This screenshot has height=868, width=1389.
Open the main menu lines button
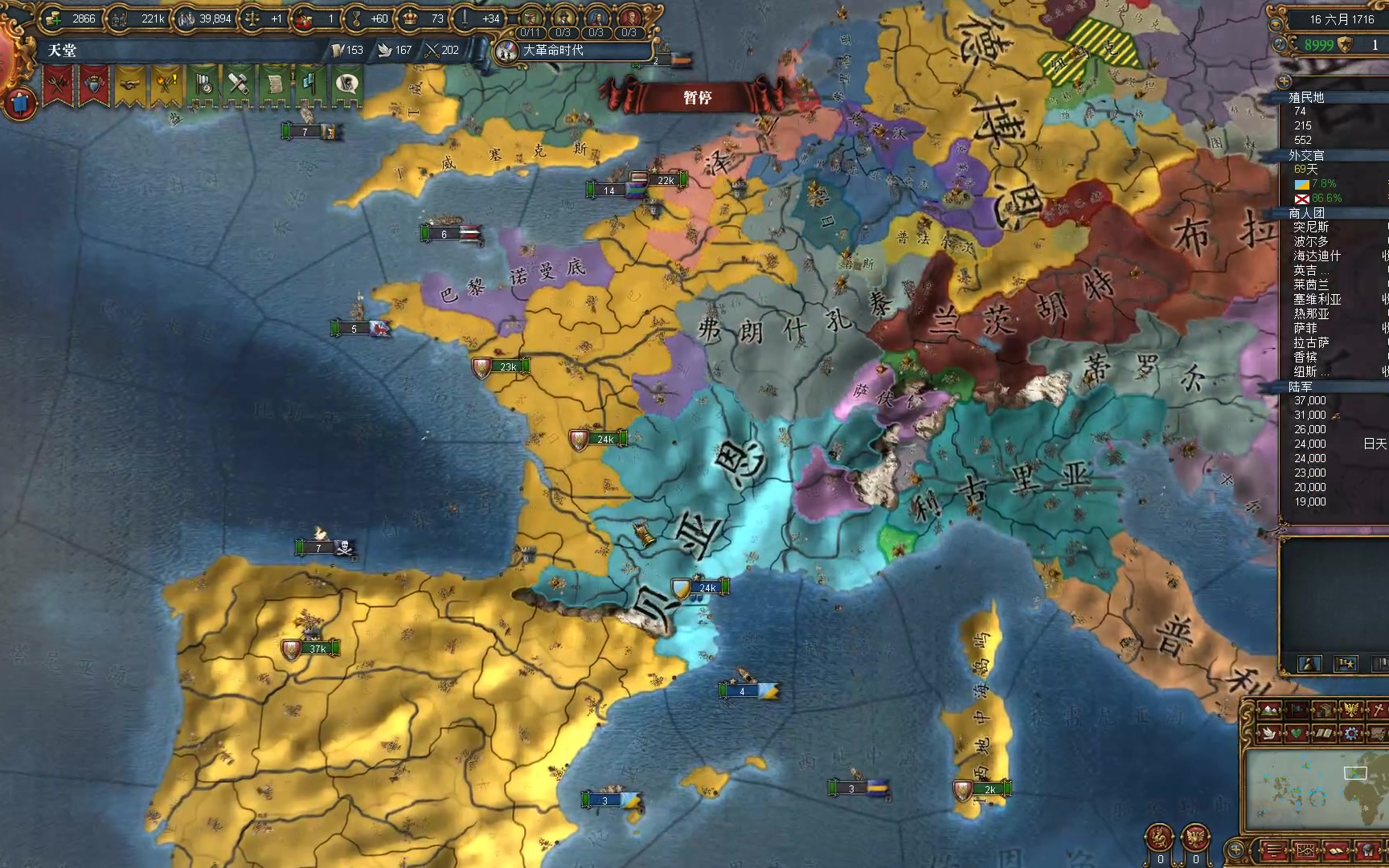click(1274, 850)
